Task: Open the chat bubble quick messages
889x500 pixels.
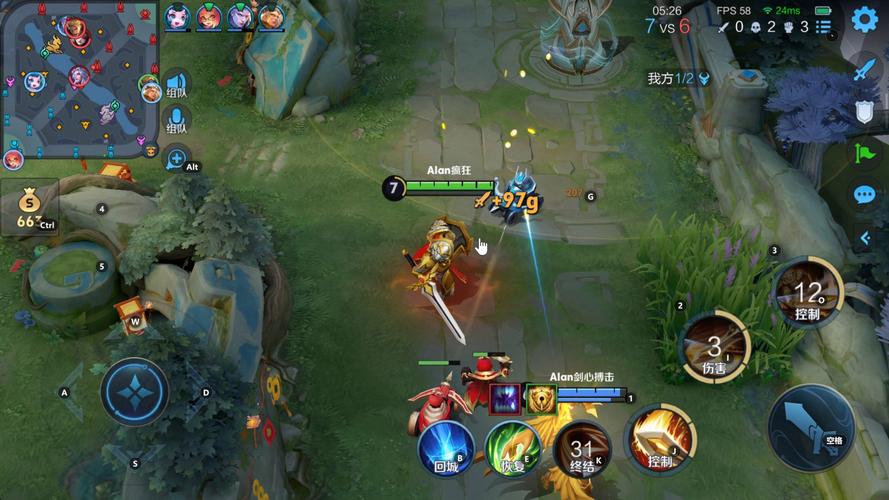Action: pos(865,195)
